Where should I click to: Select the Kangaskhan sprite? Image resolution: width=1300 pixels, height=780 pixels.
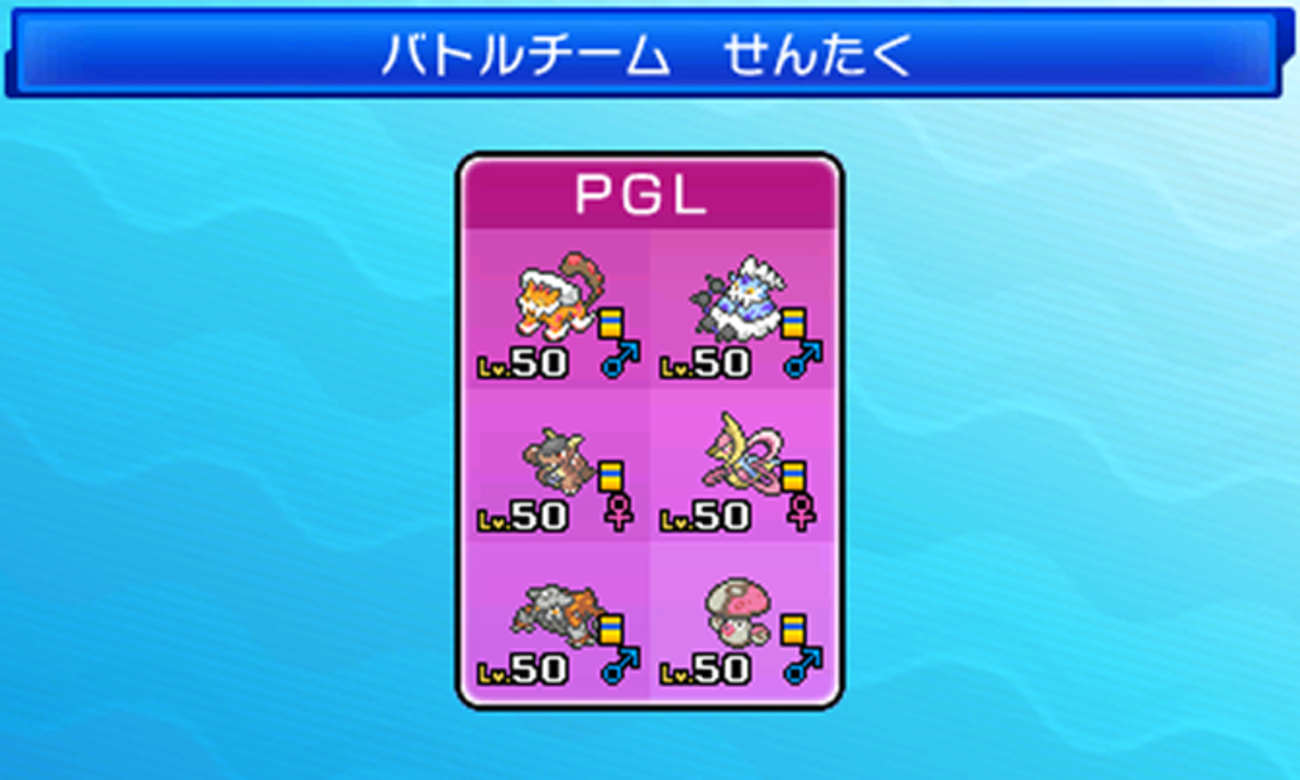click(556, 460)
